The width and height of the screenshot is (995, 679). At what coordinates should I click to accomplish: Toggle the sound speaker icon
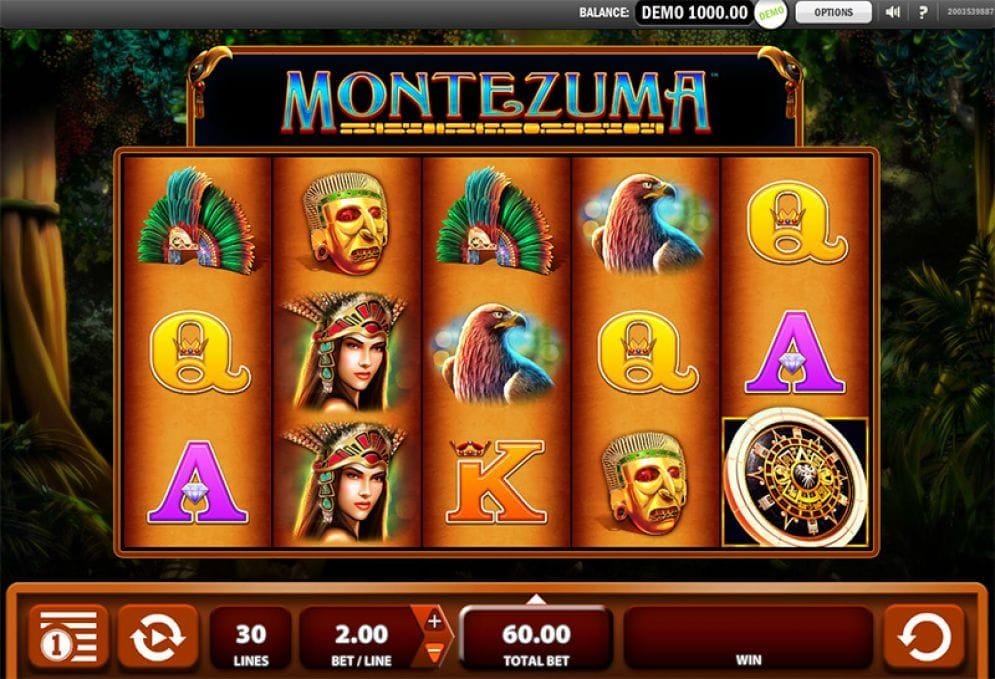pos(893,13)
